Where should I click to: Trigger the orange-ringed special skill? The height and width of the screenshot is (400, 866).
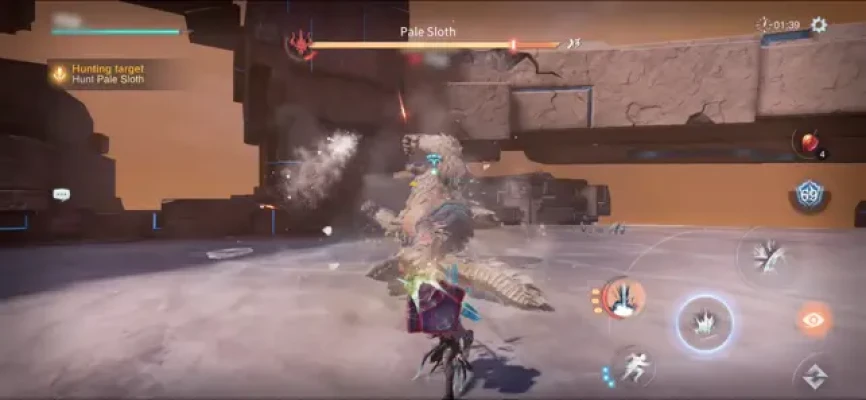pyautogui.click(x=624, y=297)
